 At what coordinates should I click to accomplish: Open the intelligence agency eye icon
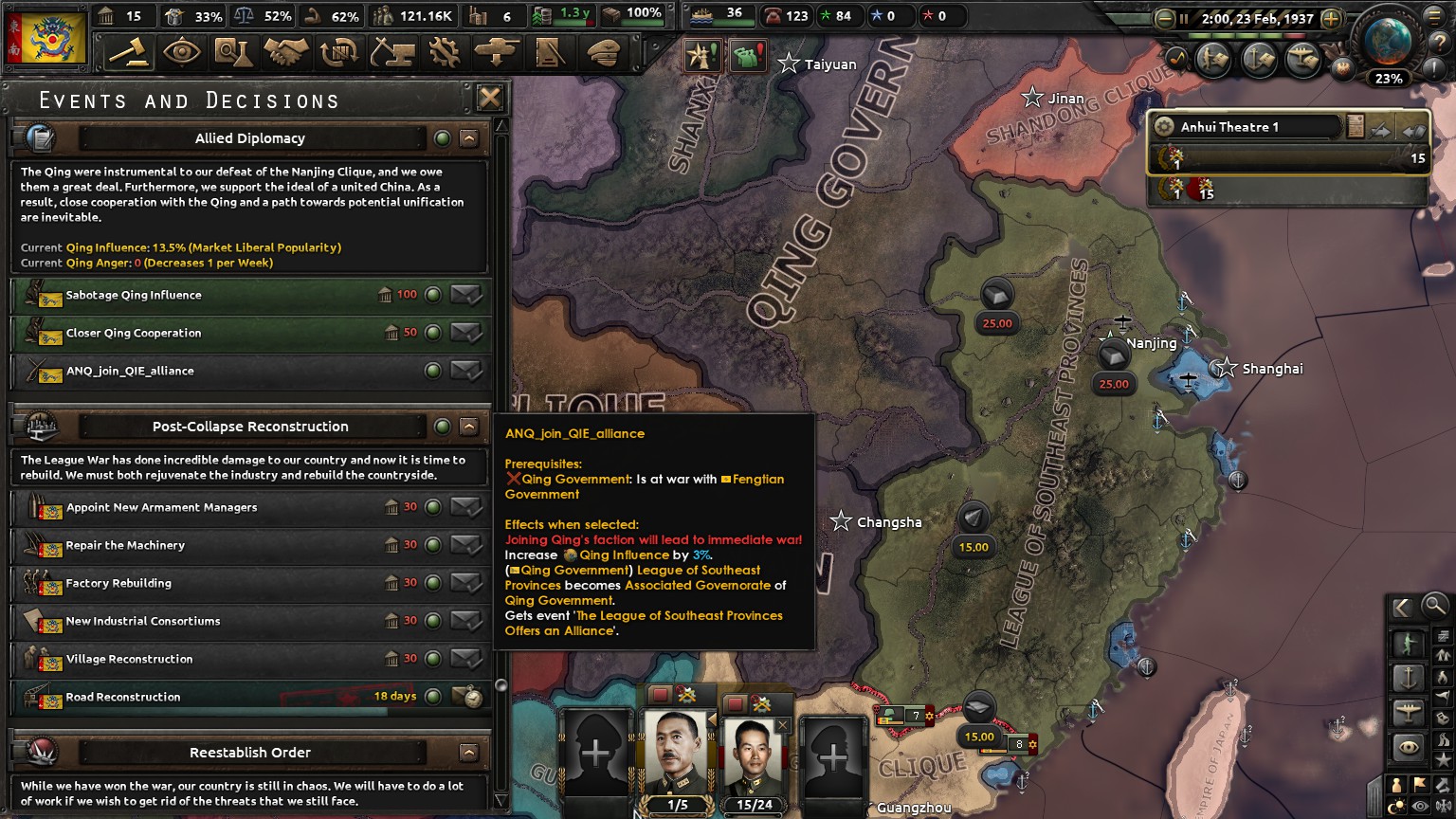(181, 52)
